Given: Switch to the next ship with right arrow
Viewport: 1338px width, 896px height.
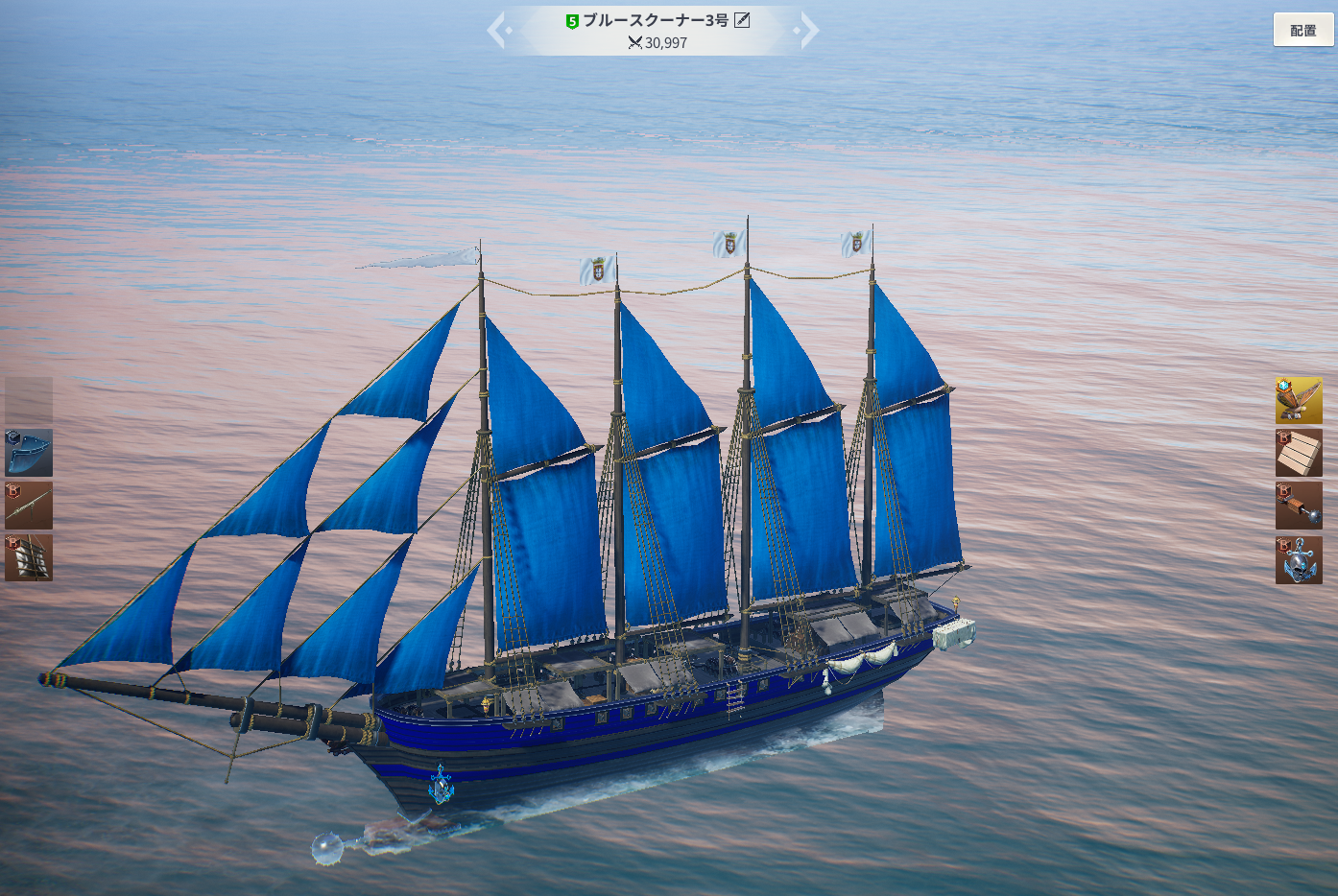Looking at the screenshot, I should click(808, 30).
